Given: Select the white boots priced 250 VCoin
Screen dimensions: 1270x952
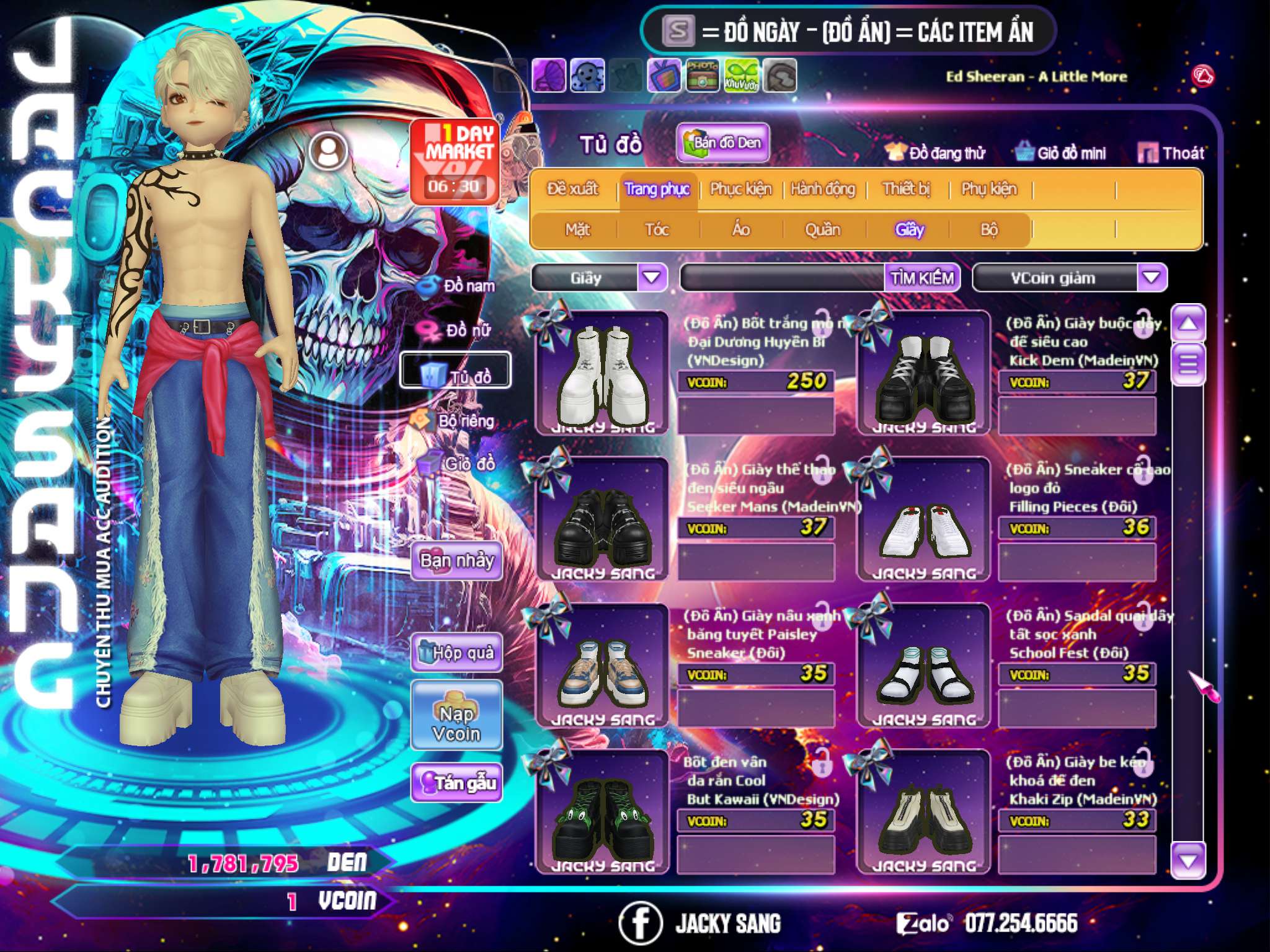Looking at the screenshot, I should tap(602, 372).
